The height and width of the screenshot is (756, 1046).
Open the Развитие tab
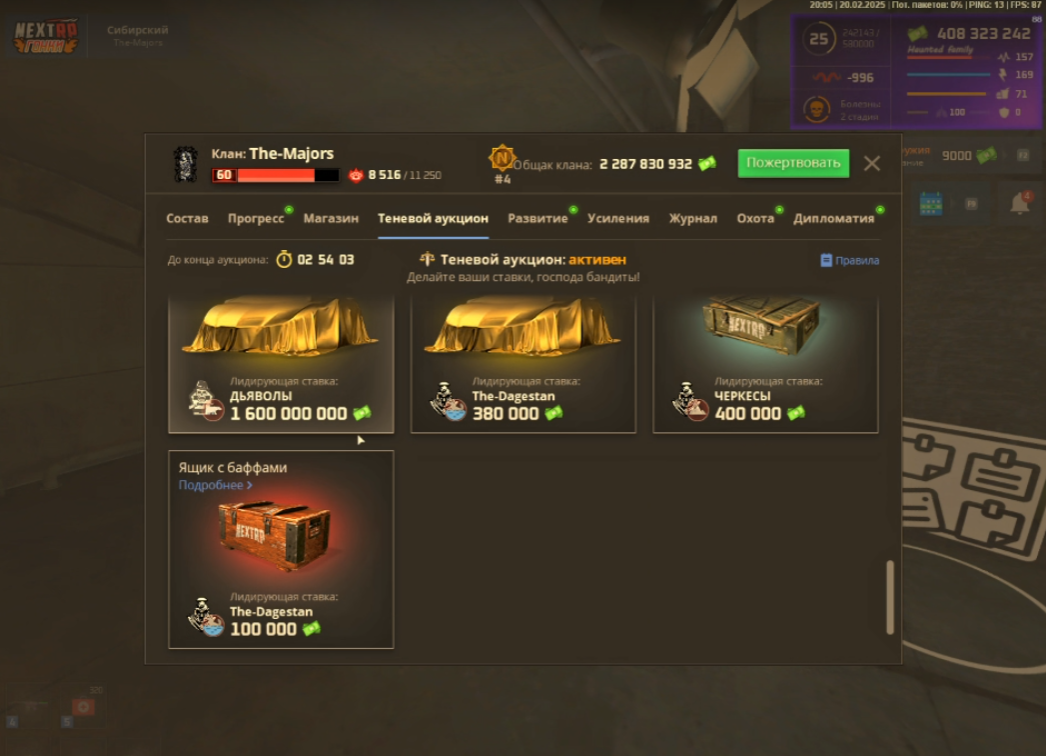coord(538,218)
